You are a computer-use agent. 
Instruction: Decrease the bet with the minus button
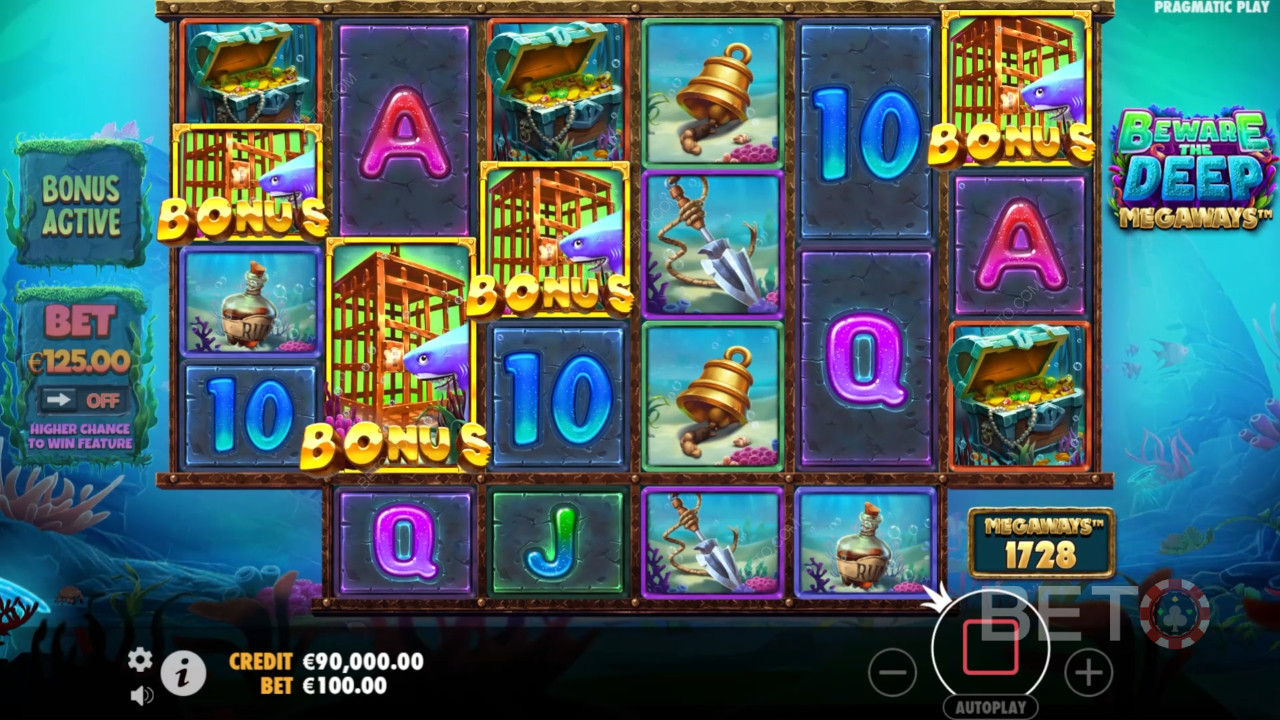coord(892,672)
